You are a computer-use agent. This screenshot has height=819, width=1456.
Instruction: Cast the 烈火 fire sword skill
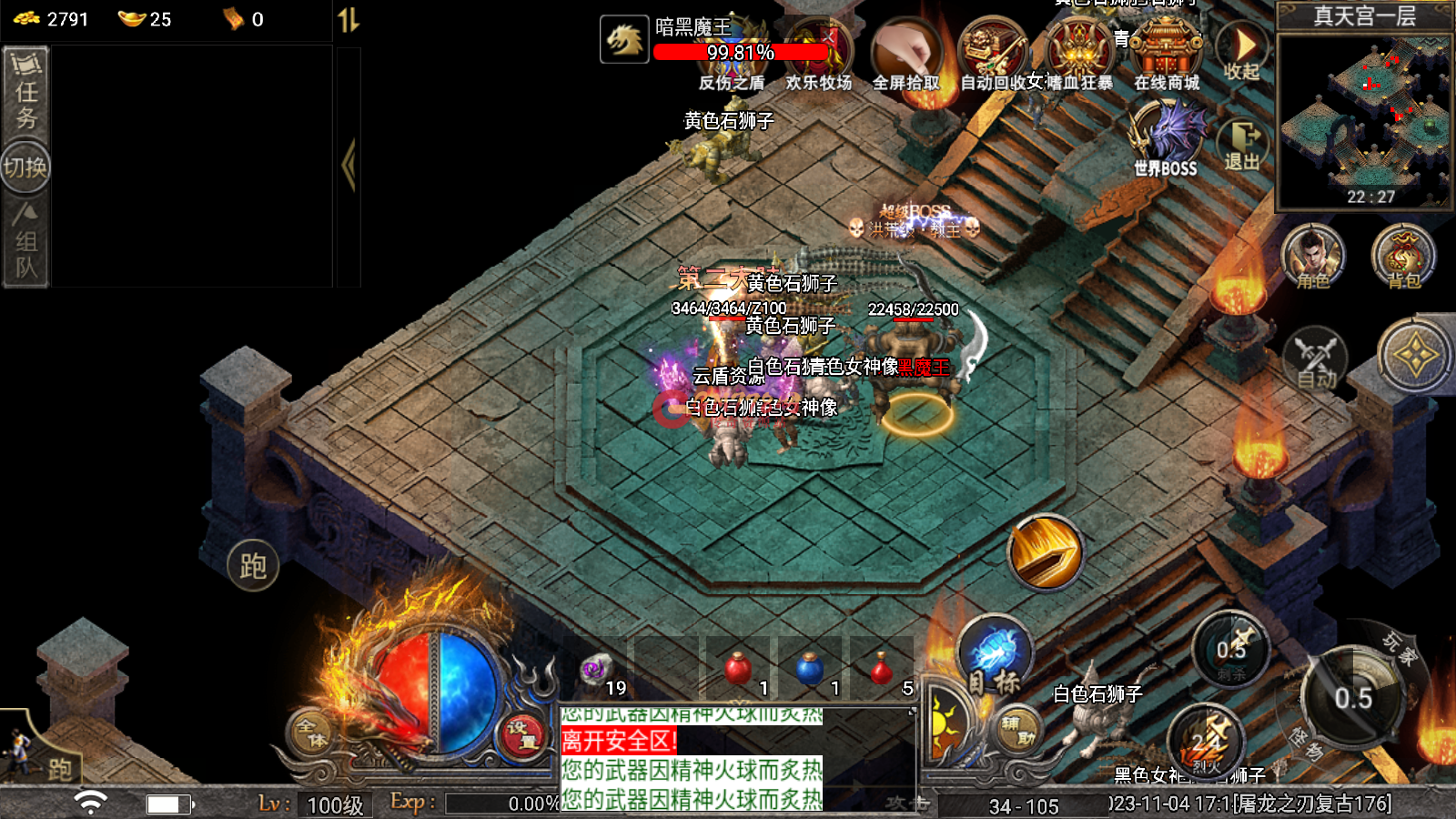[x=1207, y=743]
